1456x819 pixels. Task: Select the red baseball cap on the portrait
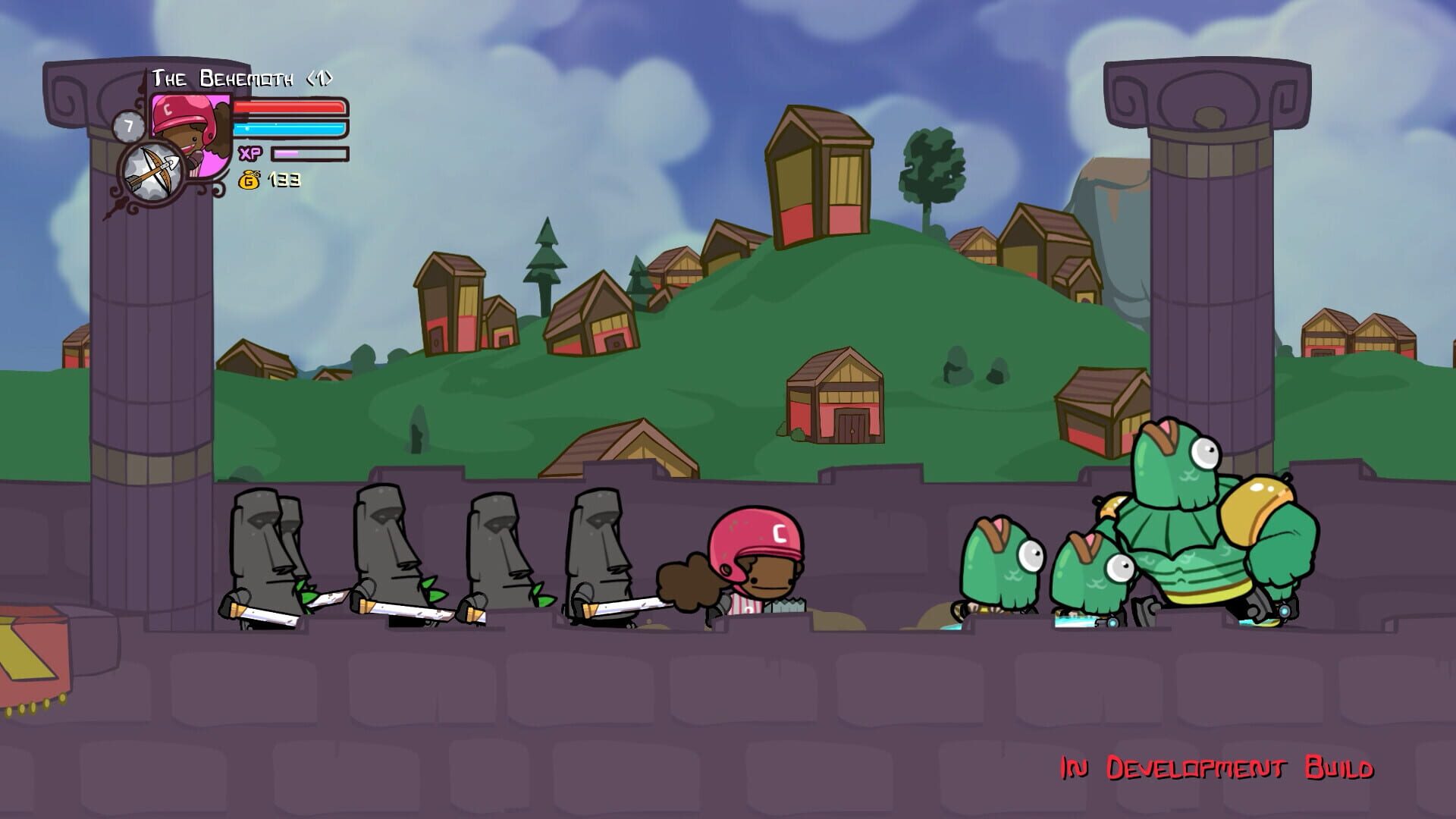[179, 110]
